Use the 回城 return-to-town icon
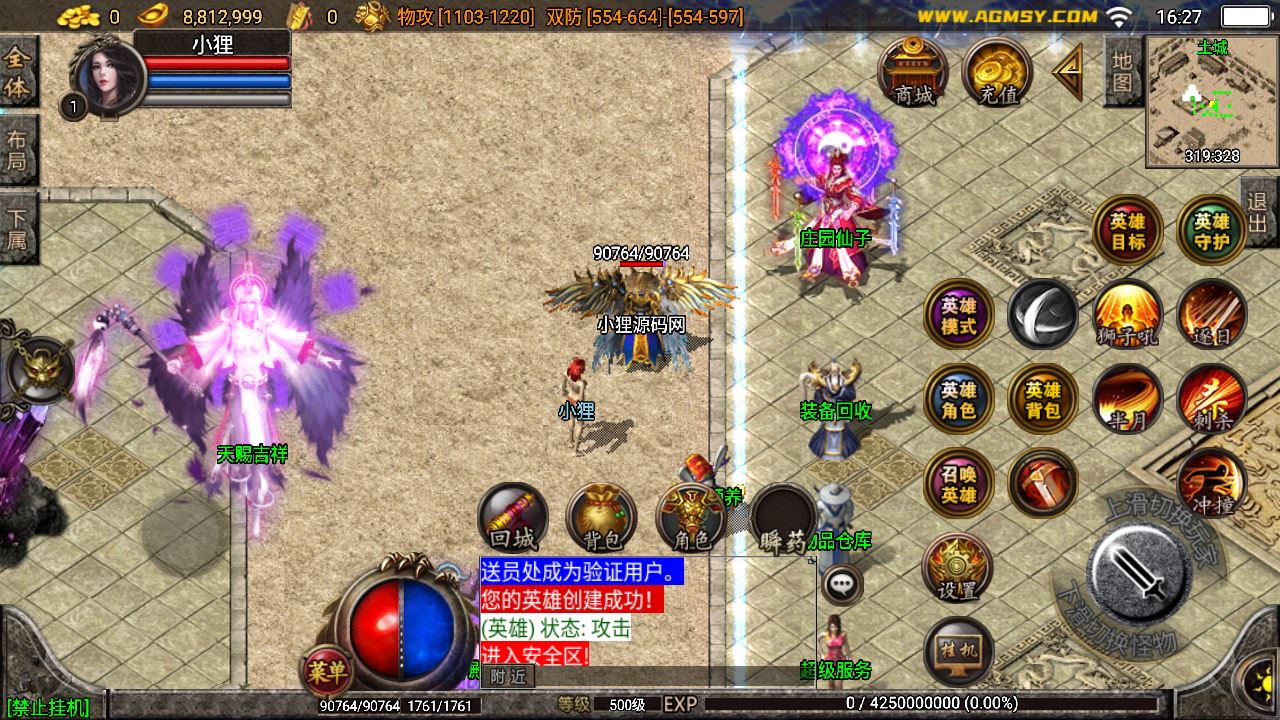This screenshot has width=1280, height=720. point(513,515)
